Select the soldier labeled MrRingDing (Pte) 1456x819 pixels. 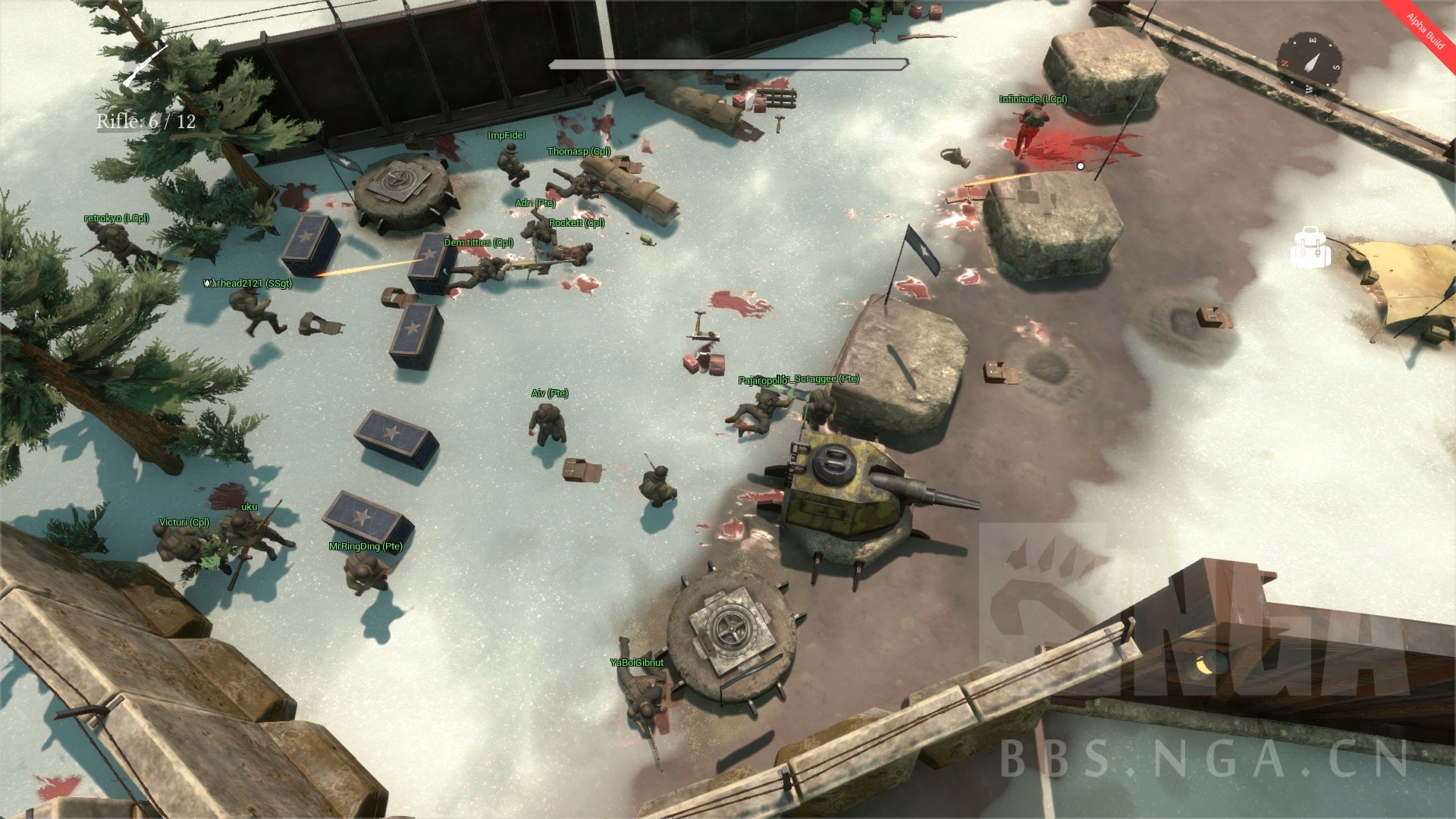click(x=366, y=573)
